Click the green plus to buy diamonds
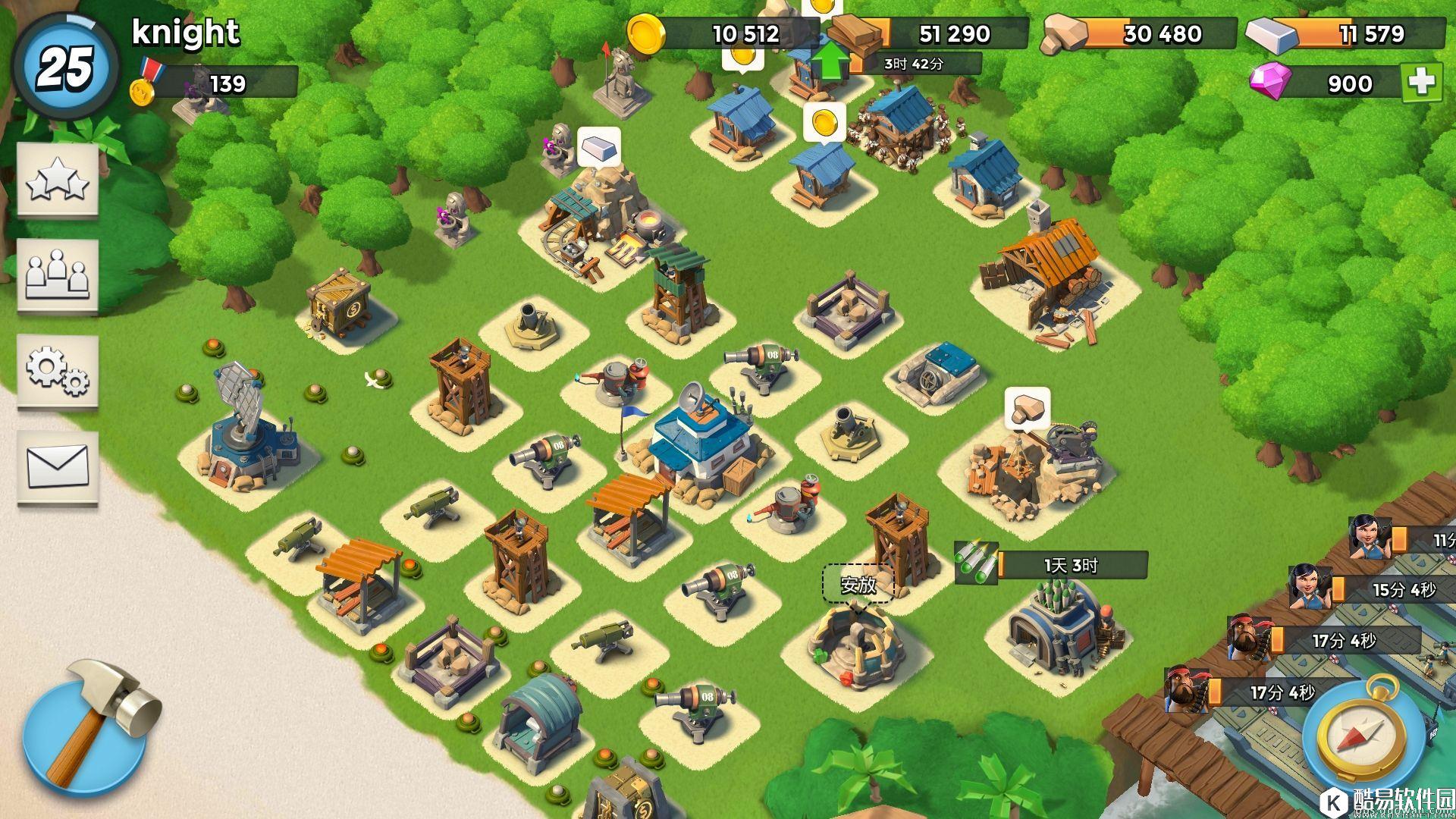This screenshot has height=819, width=1456. coord(1420,82)
